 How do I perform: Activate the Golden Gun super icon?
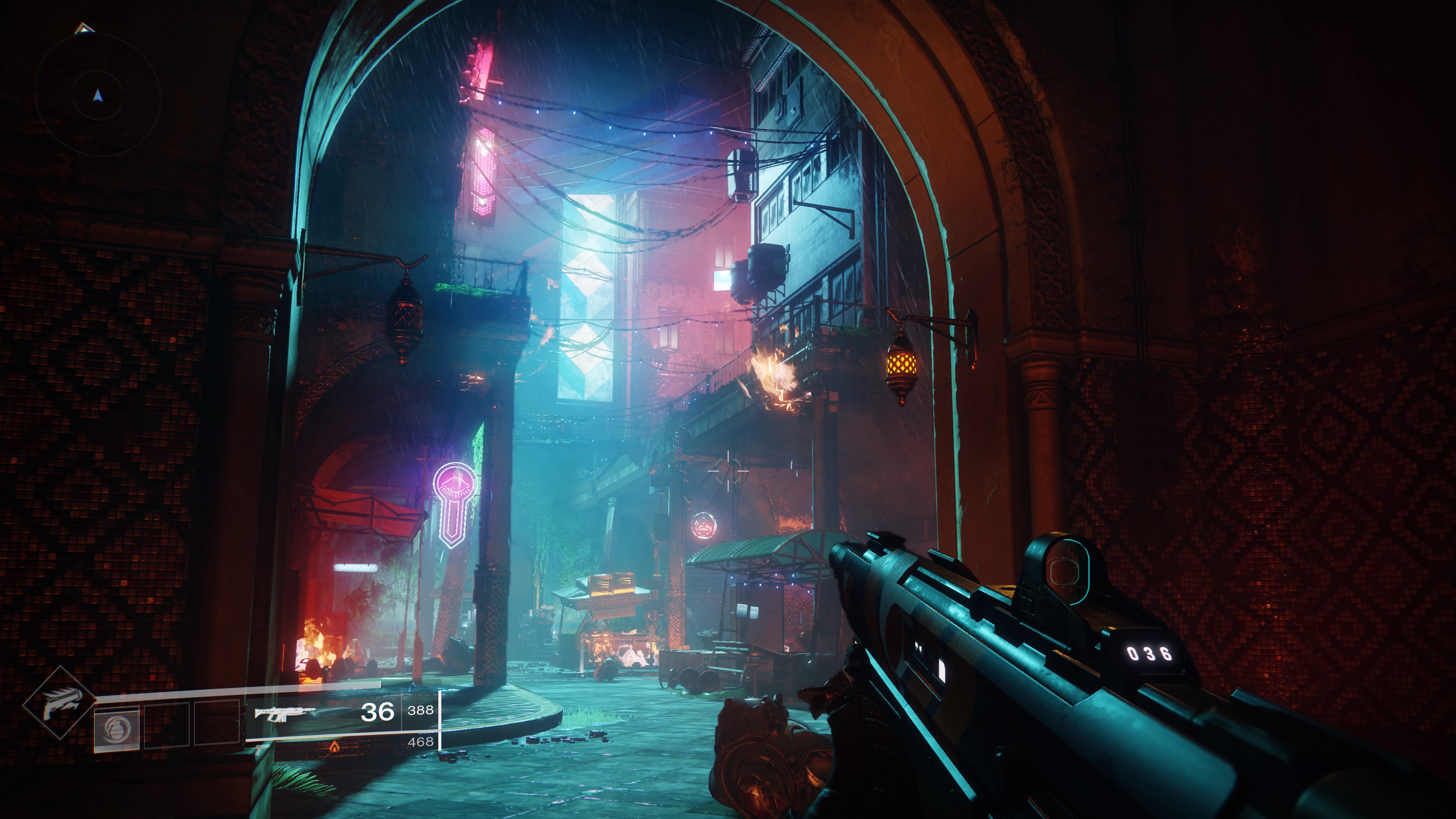[60, 703]
